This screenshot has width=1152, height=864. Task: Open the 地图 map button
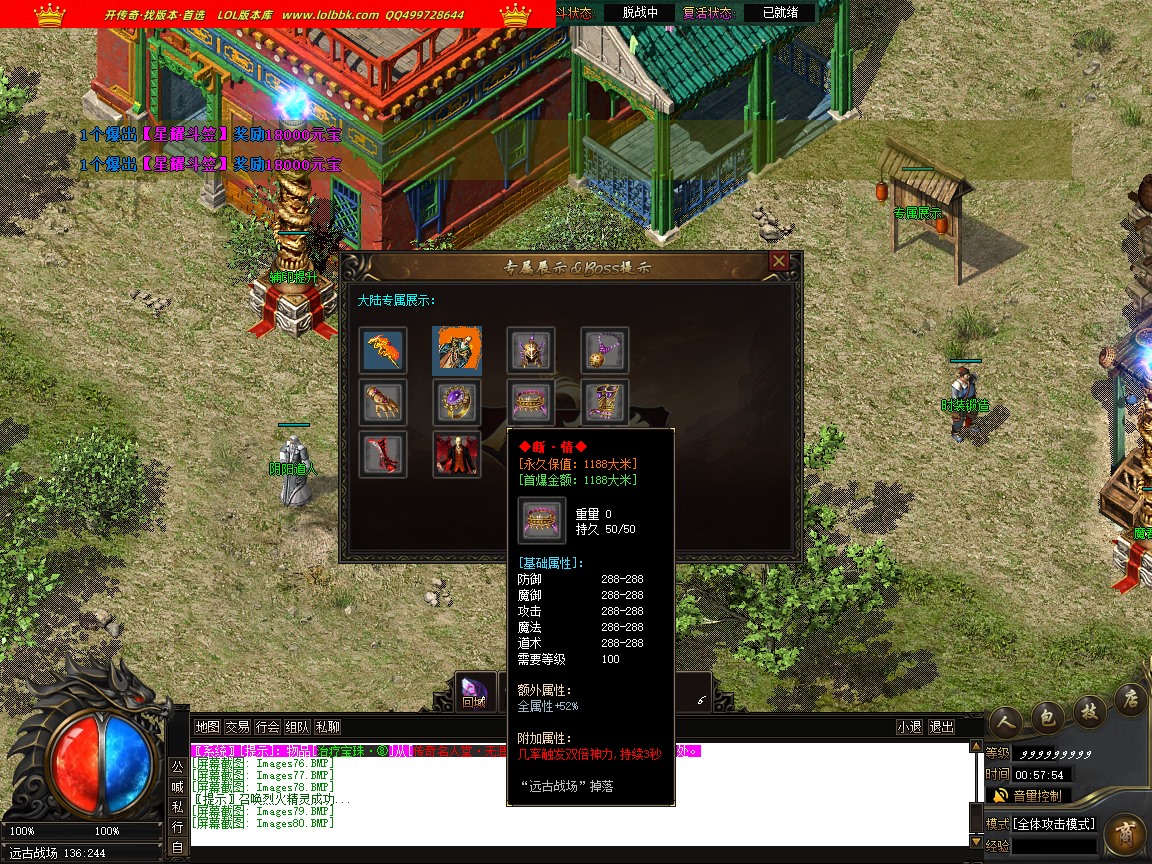click(207, 727)
